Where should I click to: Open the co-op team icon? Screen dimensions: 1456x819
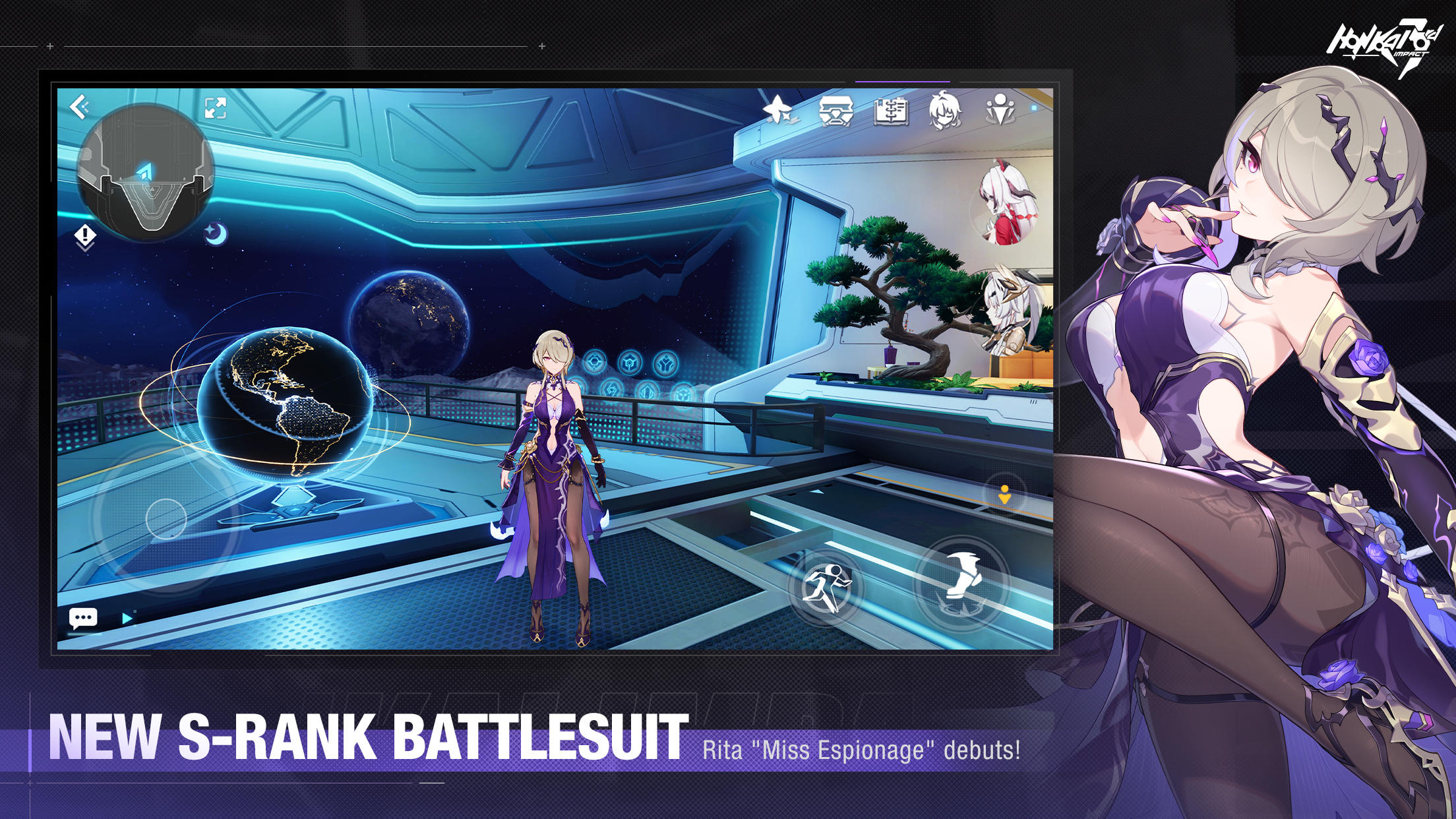[x=1001, y=112]
